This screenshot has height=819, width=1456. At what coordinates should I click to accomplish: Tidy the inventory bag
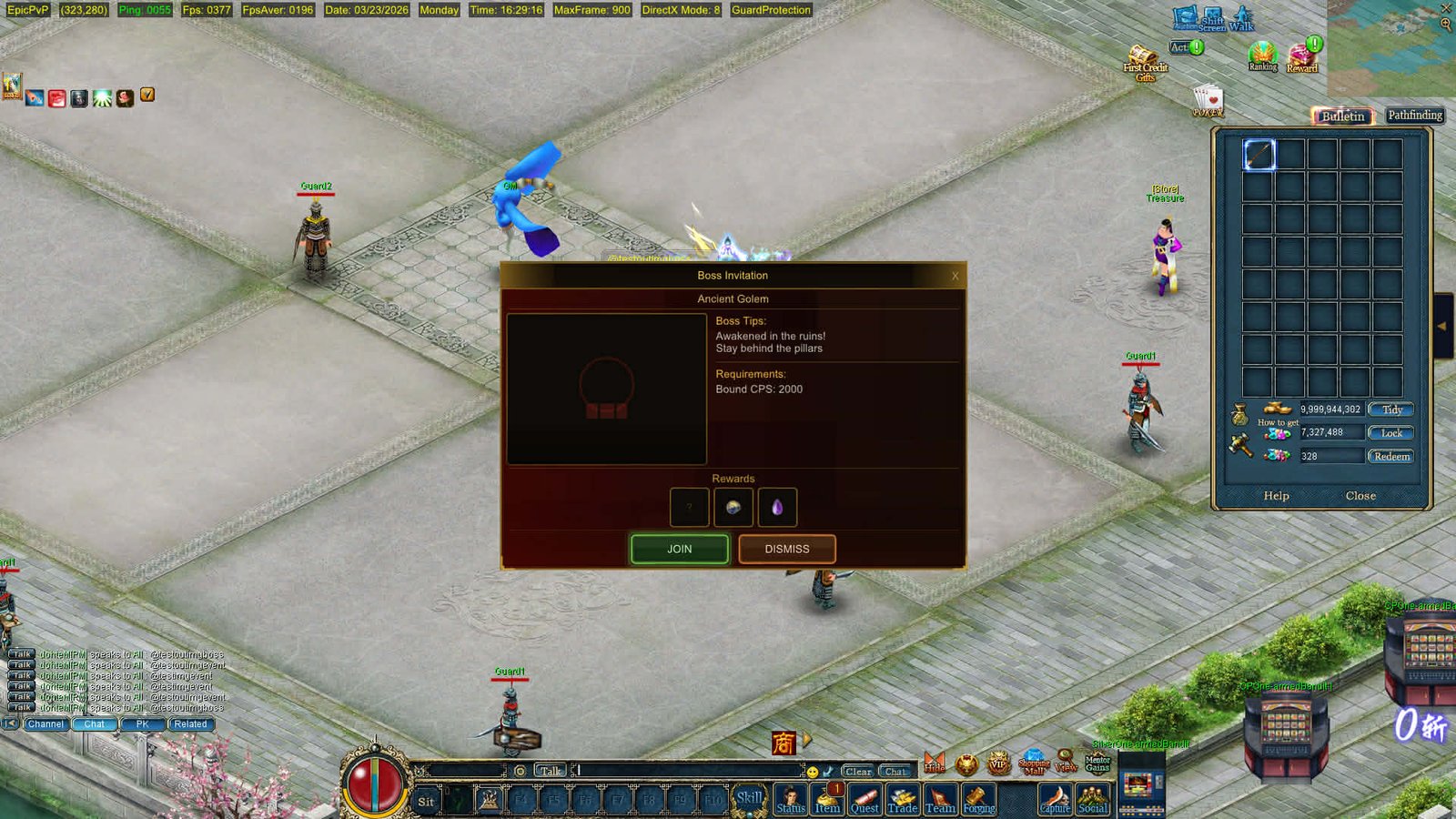click(x=1391, y=409)
